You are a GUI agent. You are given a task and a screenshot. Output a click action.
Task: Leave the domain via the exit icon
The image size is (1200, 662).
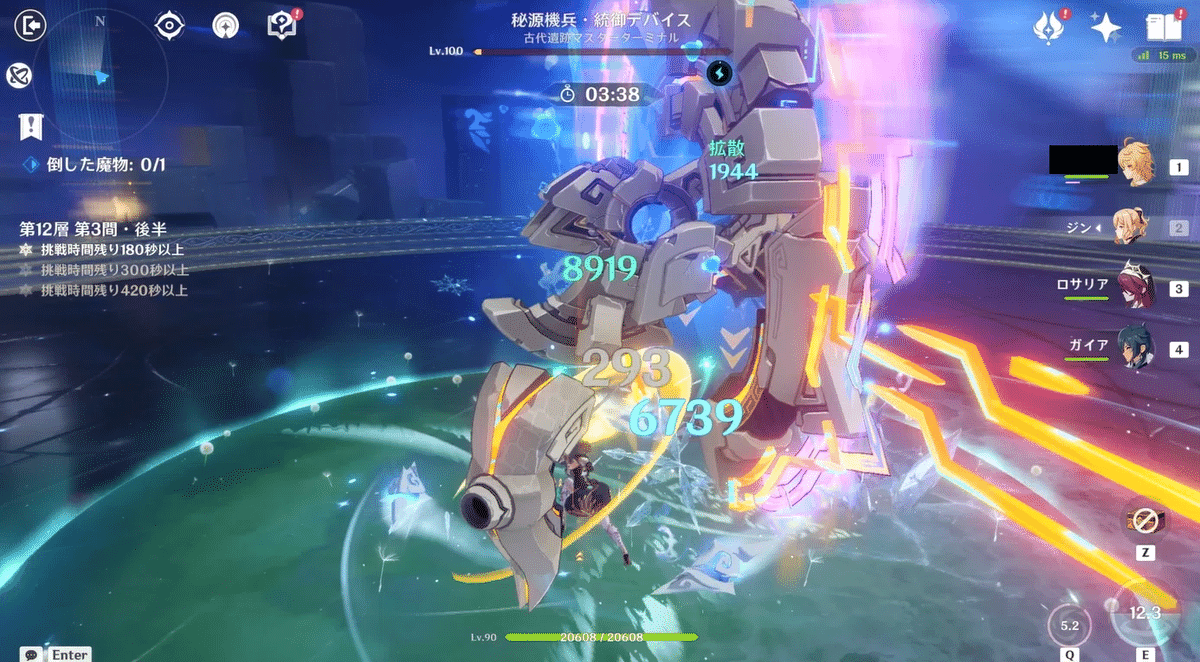[31, 25]
